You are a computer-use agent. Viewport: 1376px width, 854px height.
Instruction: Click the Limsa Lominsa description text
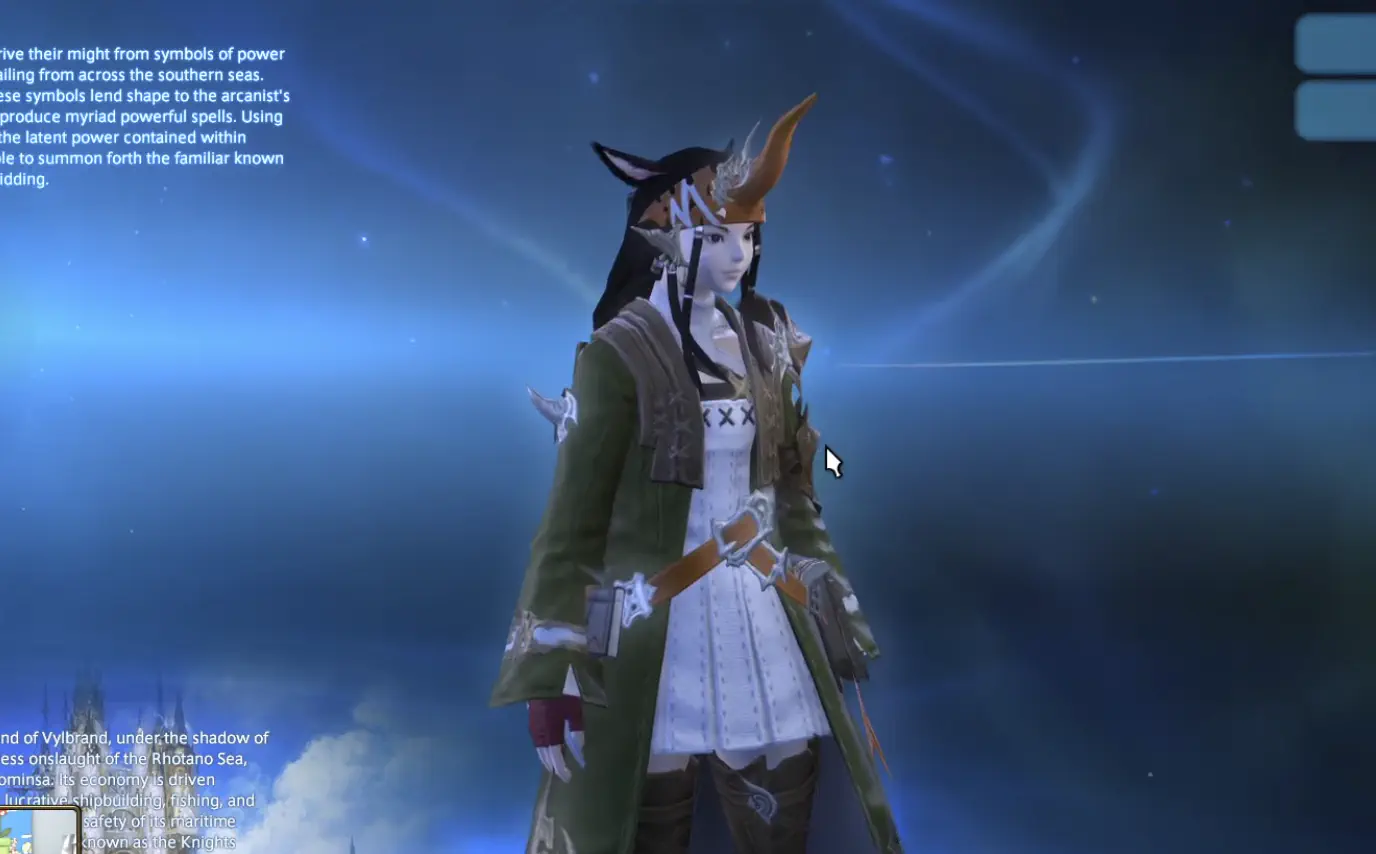click(x=140, y=780)
